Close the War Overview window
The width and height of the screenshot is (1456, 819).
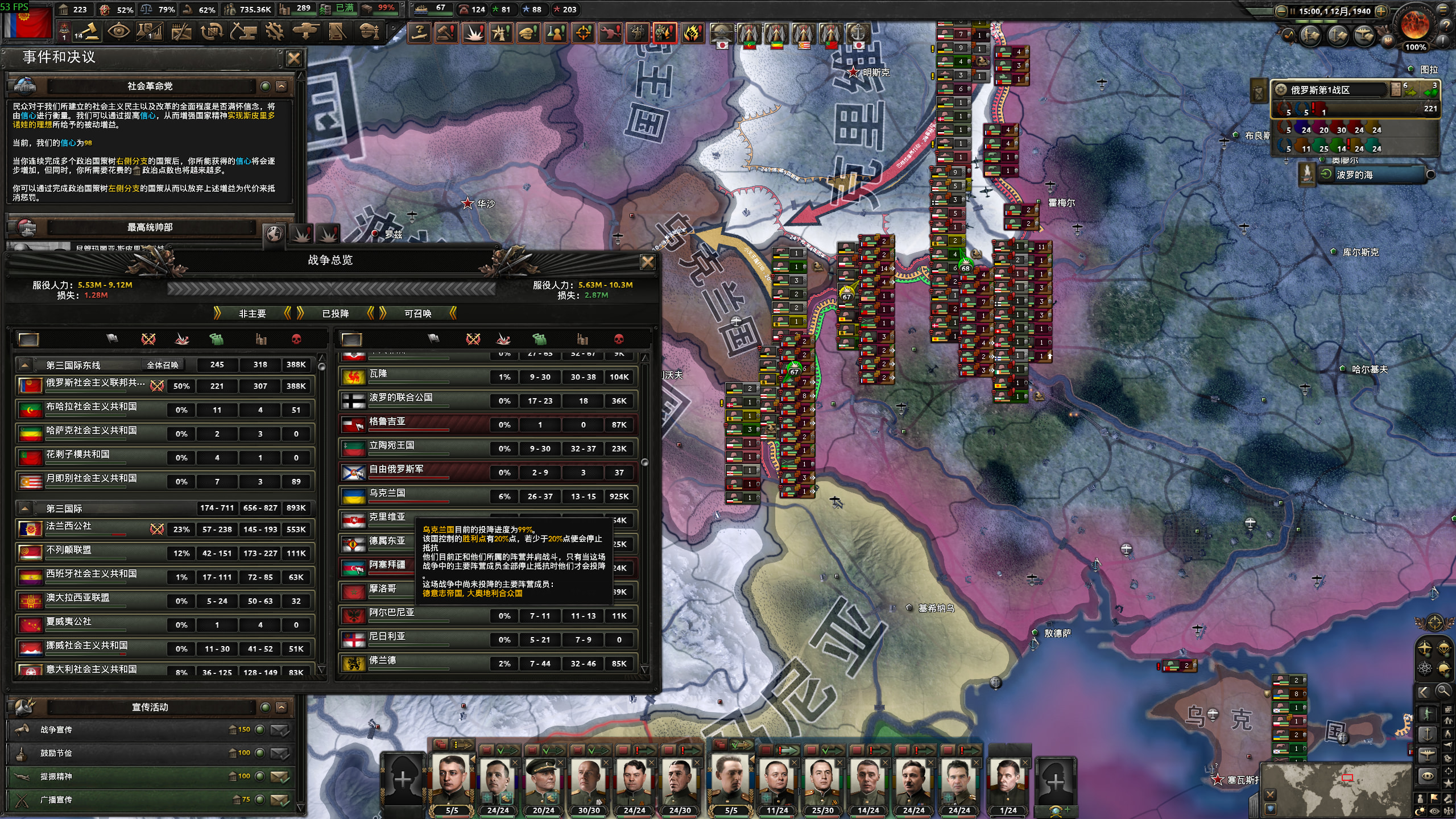pos(647,262)
